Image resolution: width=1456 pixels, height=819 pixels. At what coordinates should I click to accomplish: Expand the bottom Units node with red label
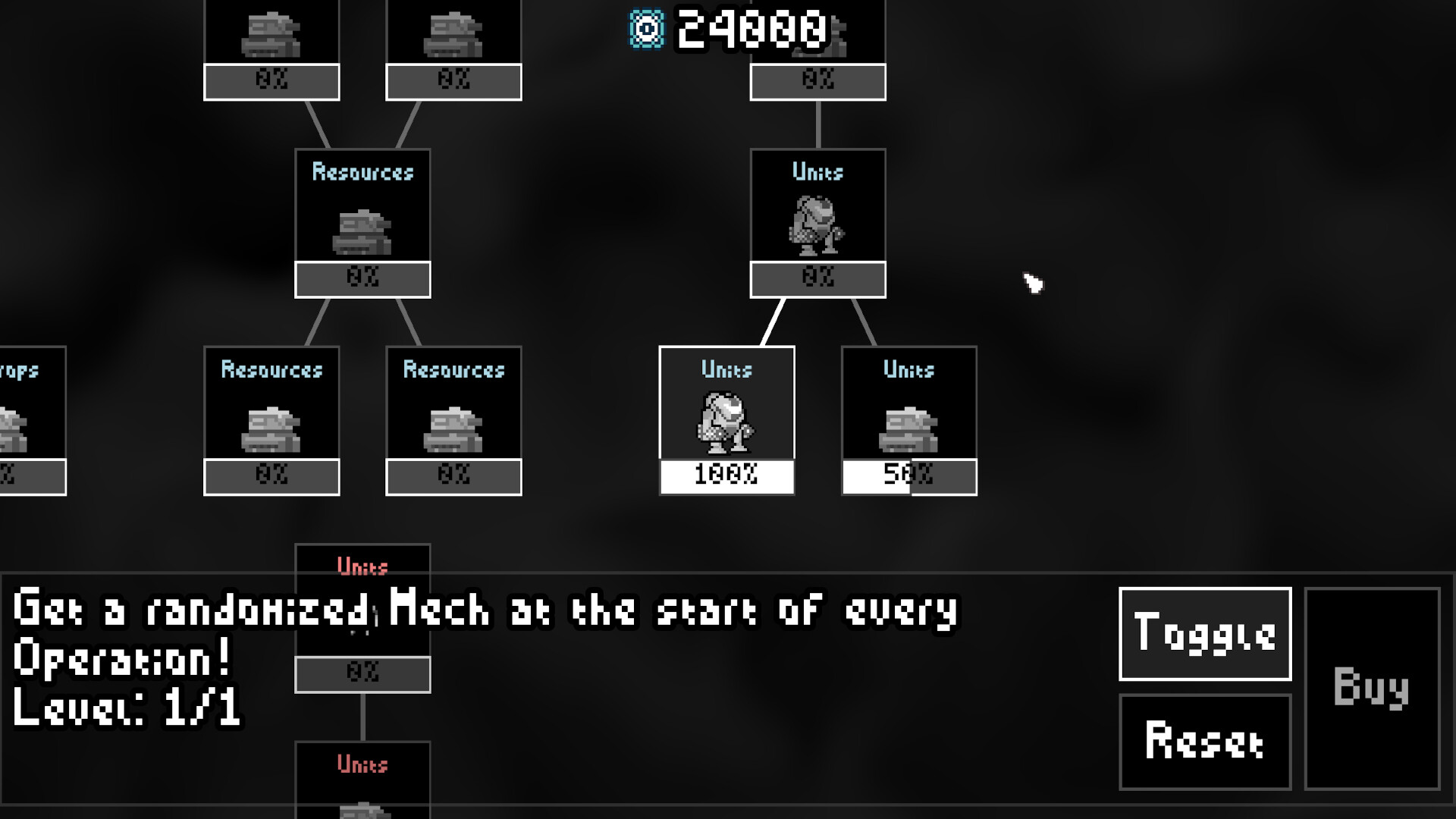[362, 565]
